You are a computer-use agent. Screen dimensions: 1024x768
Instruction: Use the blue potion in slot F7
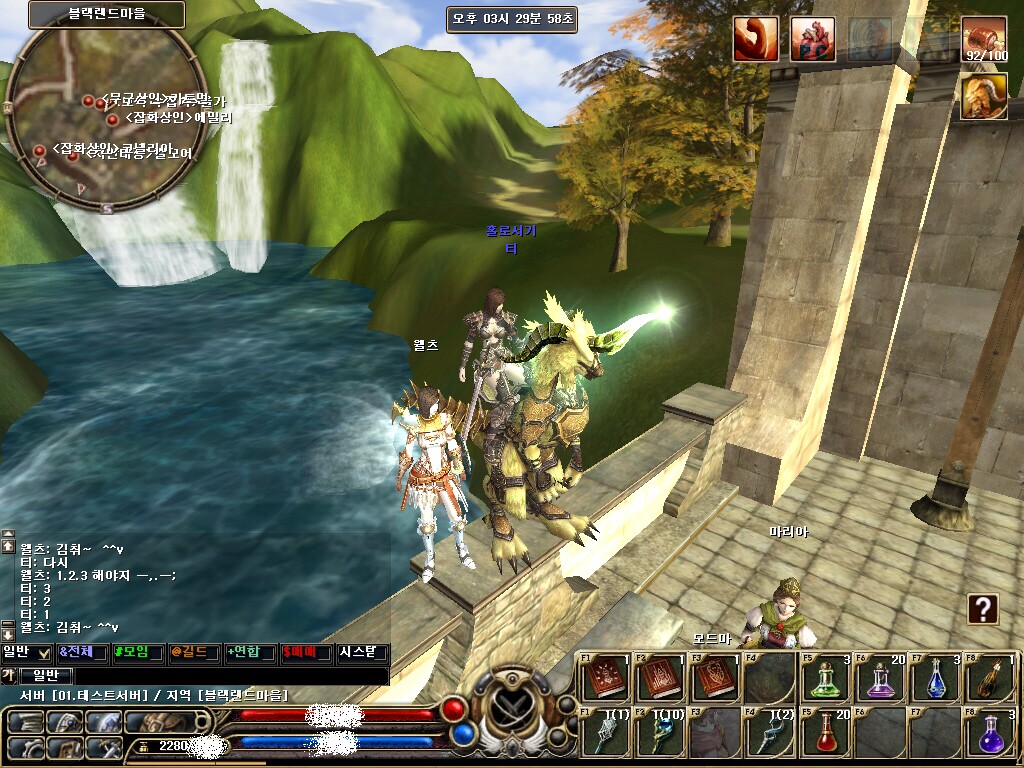point(936,678)
